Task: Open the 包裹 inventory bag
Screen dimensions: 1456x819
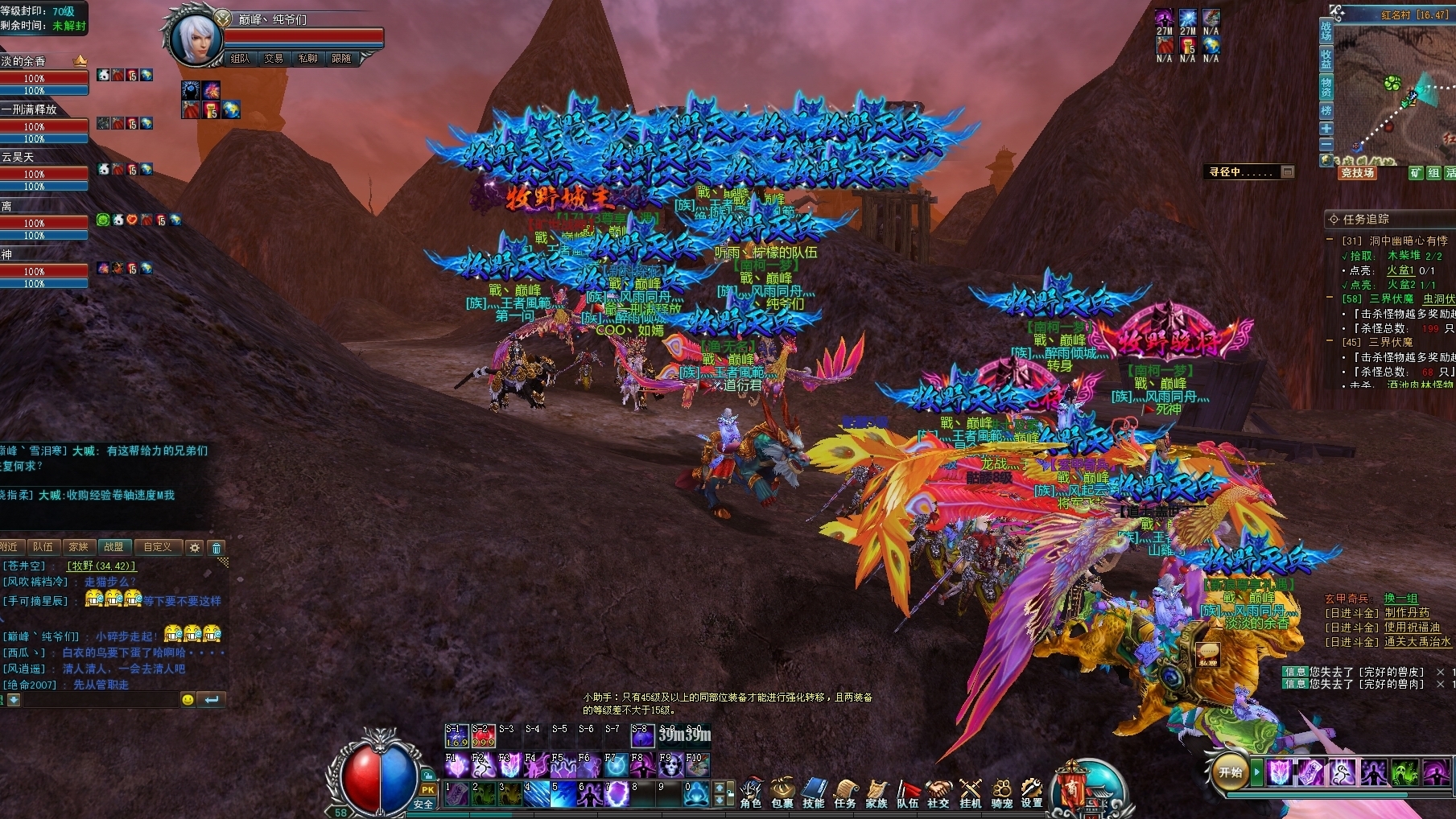Action: pos(782,792)
